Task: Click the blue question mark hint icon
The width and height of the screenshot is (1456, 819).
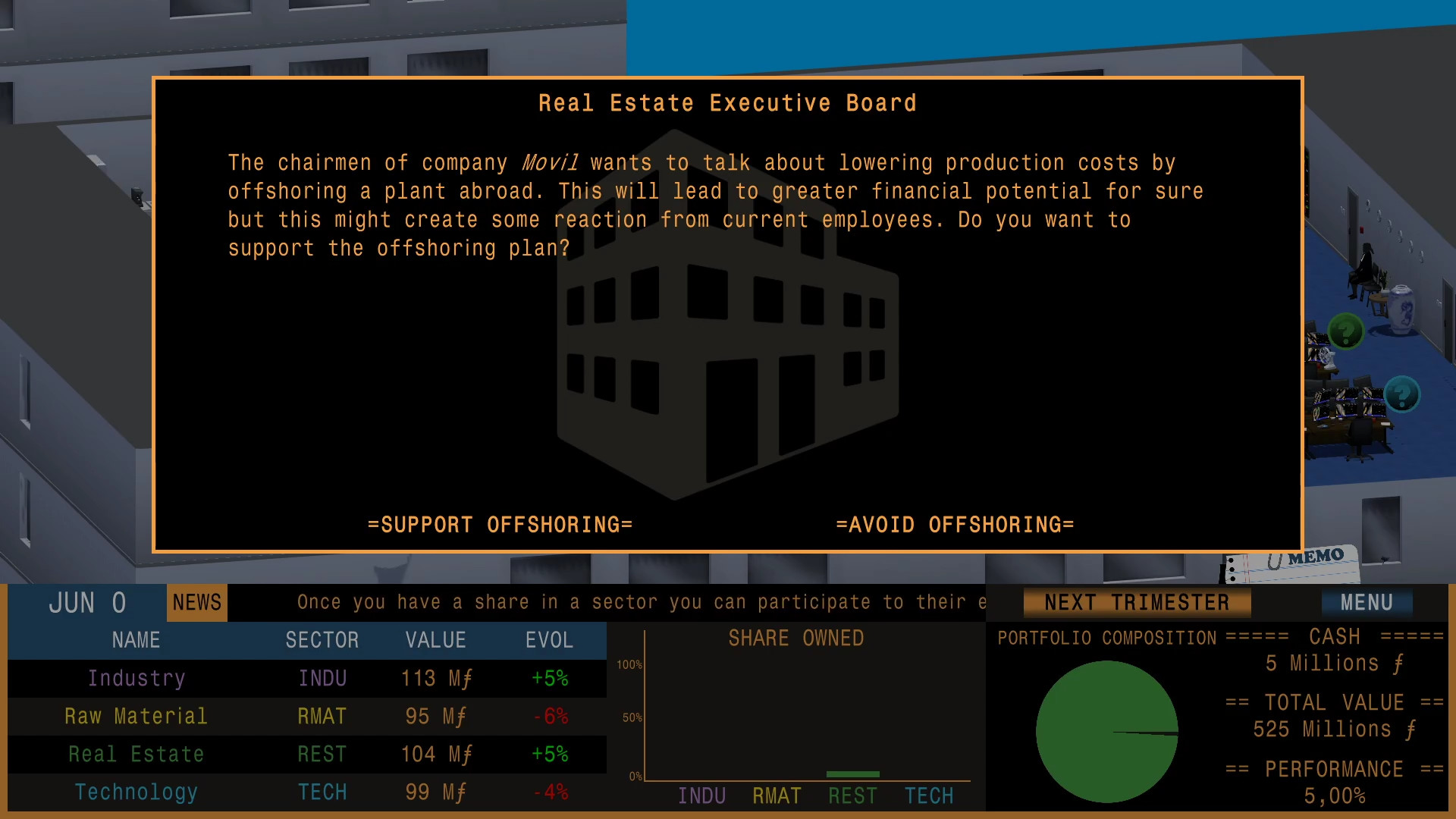Action: [1404, 394]
